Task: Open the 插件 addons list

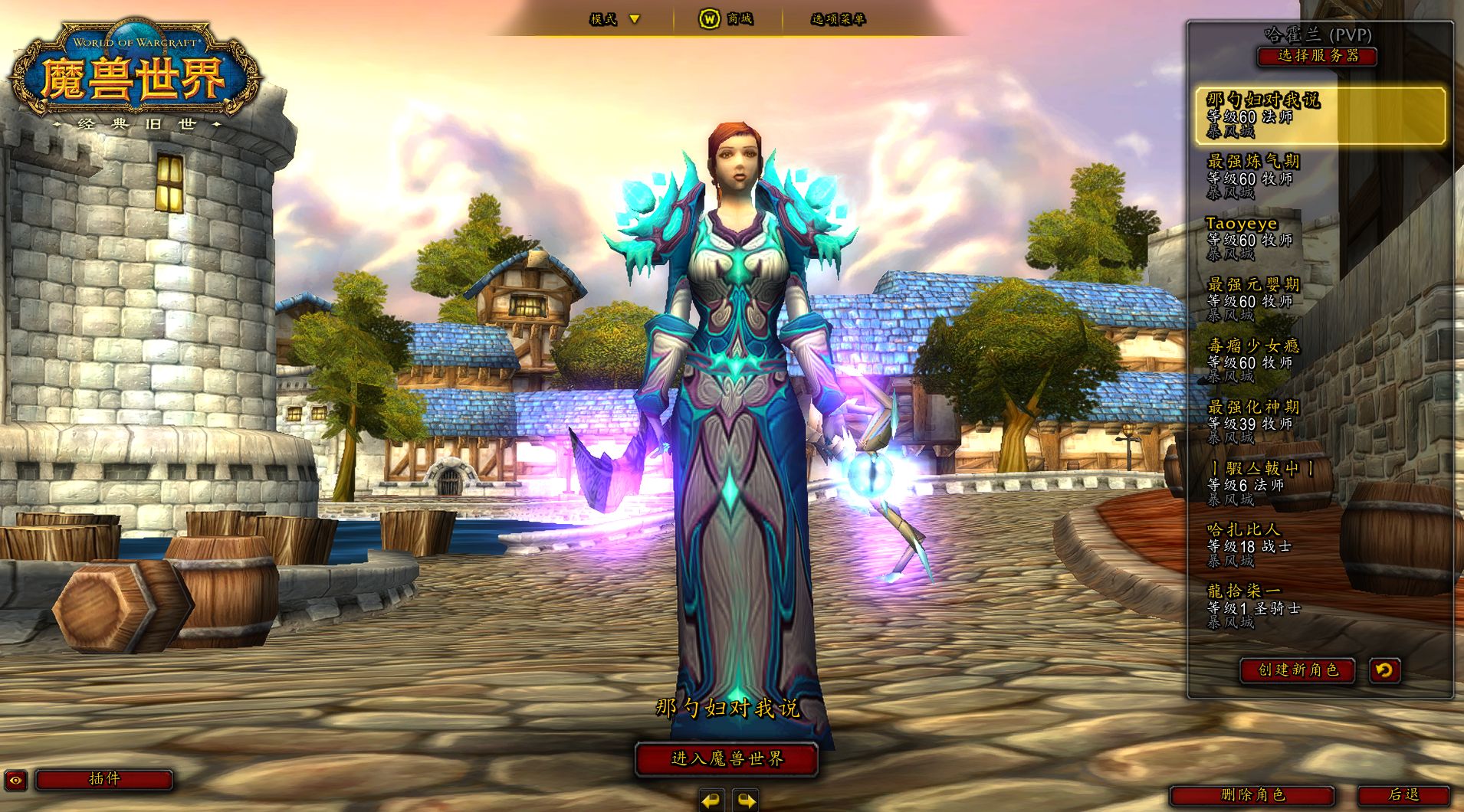Action: [x=104, y=779]
